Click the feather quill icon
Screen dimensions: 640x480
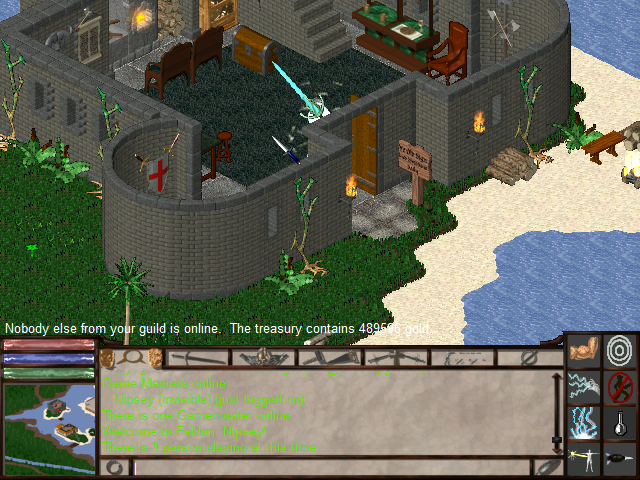pyautogui.click(x=548, y=467)
